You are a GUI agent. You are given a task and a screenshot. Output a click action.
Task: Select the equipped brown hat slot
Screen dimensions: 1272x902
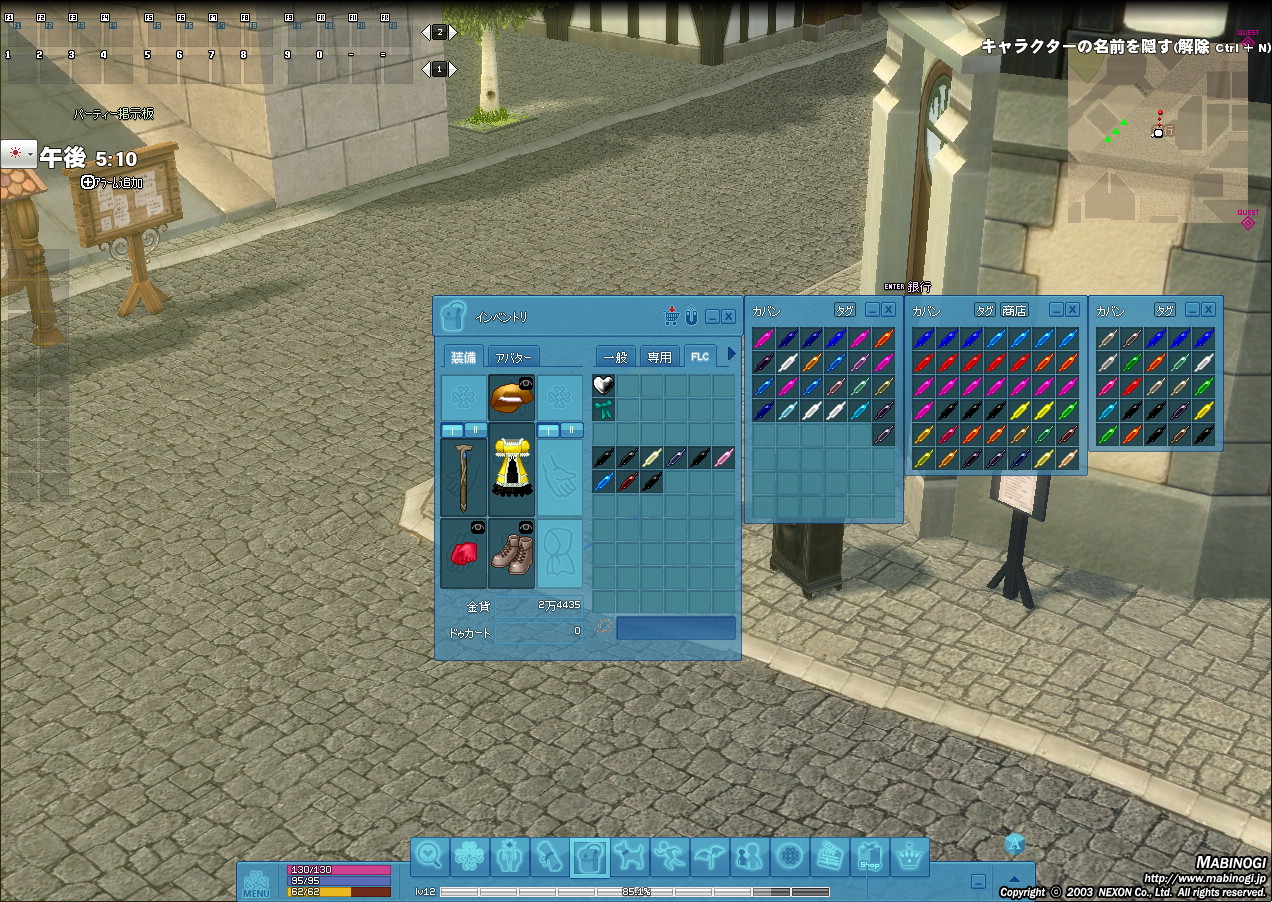(x=512, y=398)
